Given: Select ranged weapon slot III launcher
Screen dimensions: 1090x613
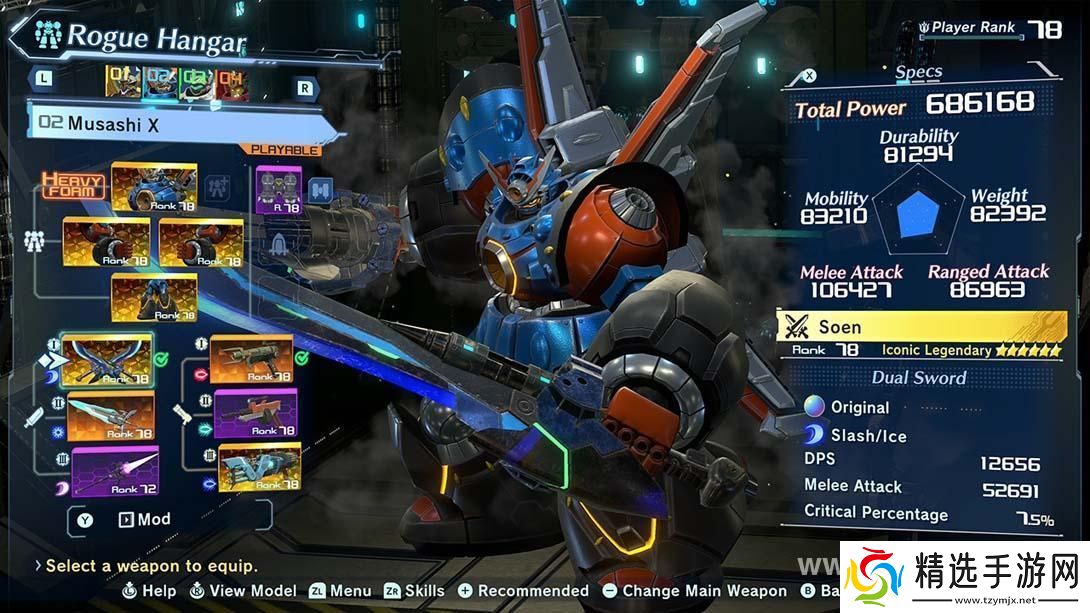Looking at the screenshot, I should tap(259, 468).
